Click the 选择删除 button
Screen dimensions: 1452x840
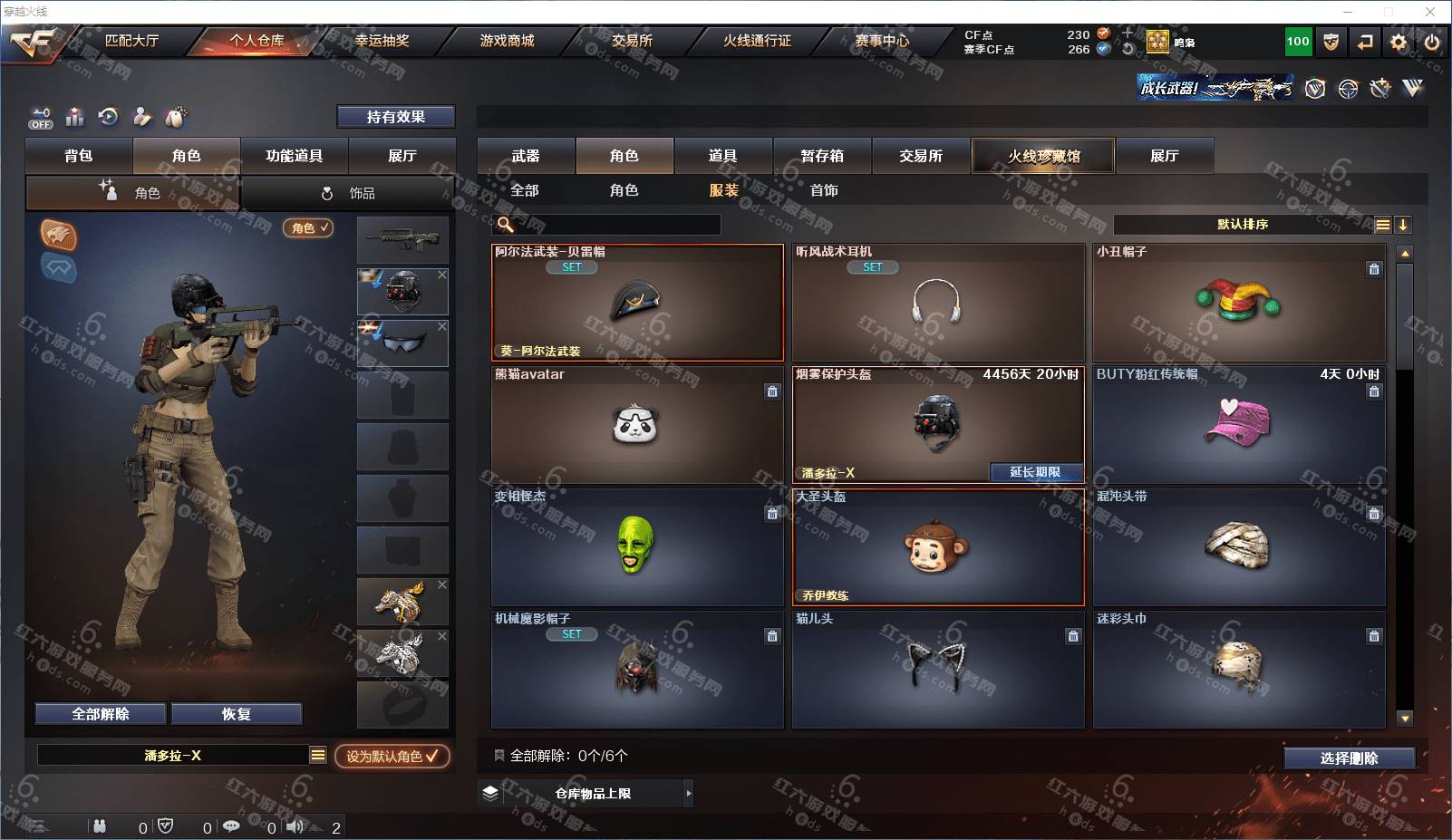click(1349, 758)
